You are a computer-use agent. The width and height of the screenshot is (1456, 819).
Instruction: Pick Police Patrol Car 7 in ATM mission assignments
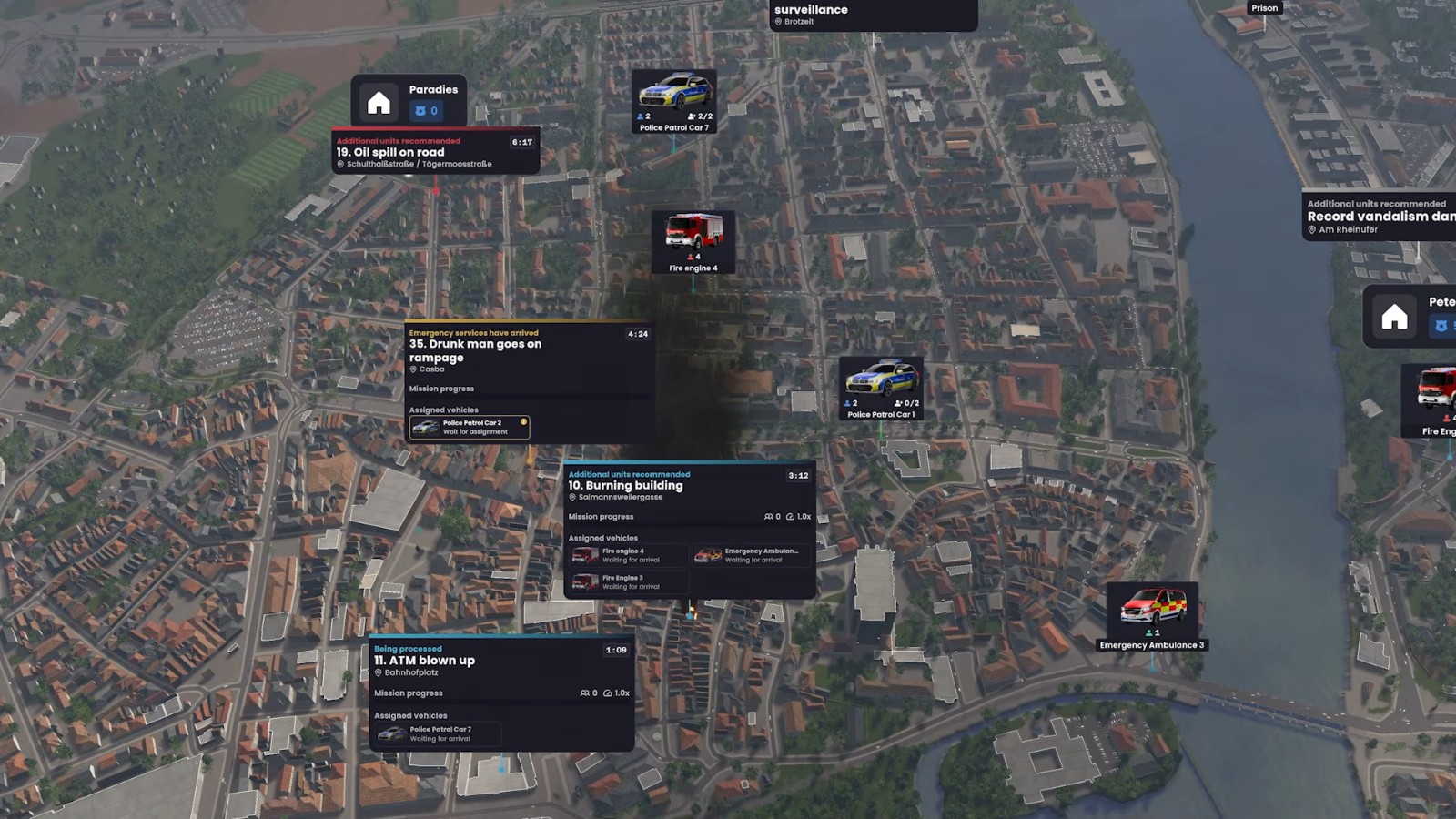point(437,733)
